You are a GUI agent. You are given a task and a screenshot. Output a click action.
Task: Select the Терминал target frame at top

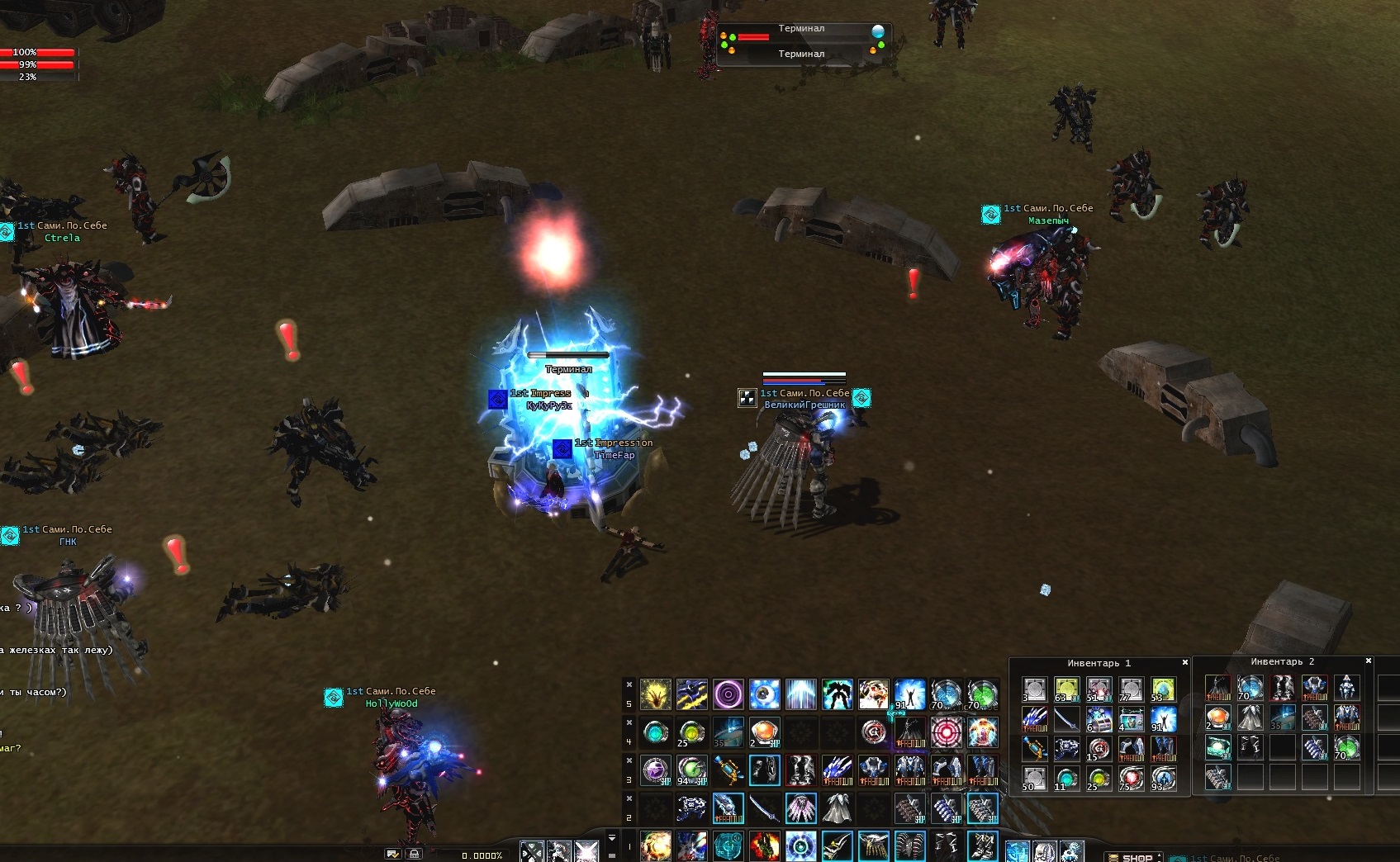(801, 40)
